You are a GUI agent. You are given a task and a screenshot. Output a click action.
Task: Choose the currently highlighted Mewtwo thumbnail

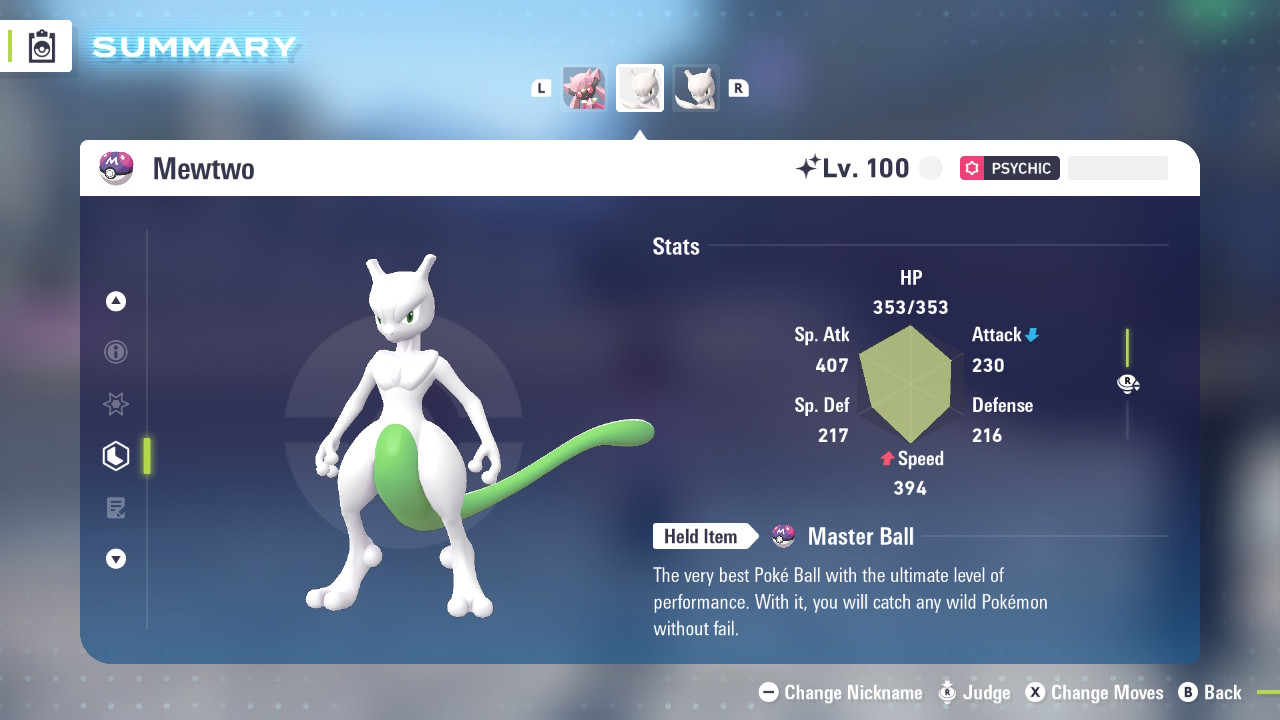click(640, 88)
